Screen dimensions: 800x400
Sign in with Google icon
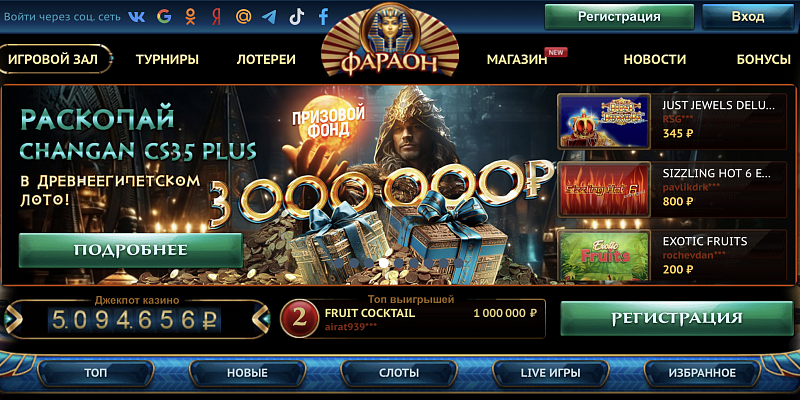click(x=164, y=17)
